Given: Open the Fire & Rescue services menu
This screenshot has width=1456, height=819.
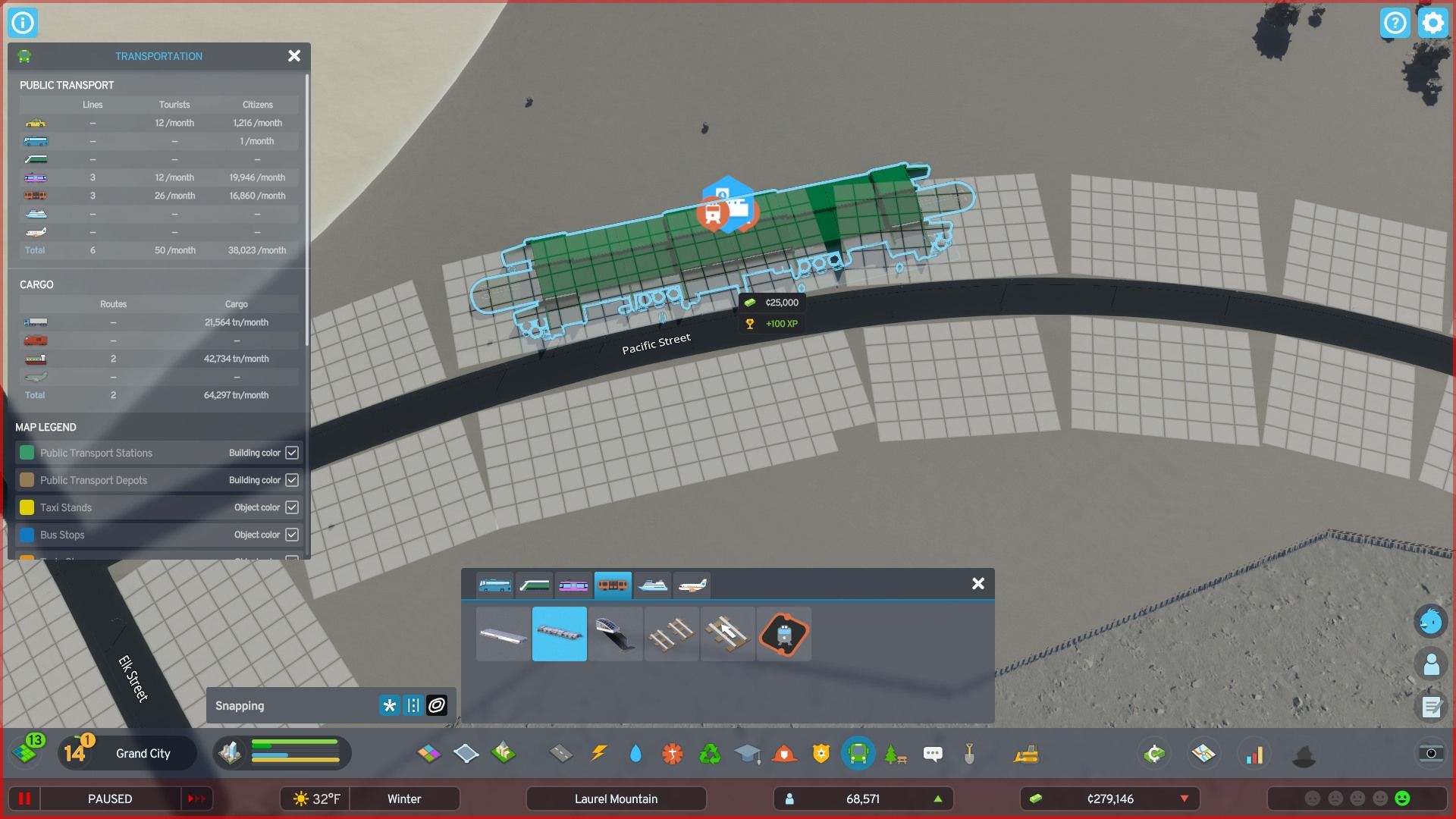Looking at the screenshot, I should coord(785,753).
